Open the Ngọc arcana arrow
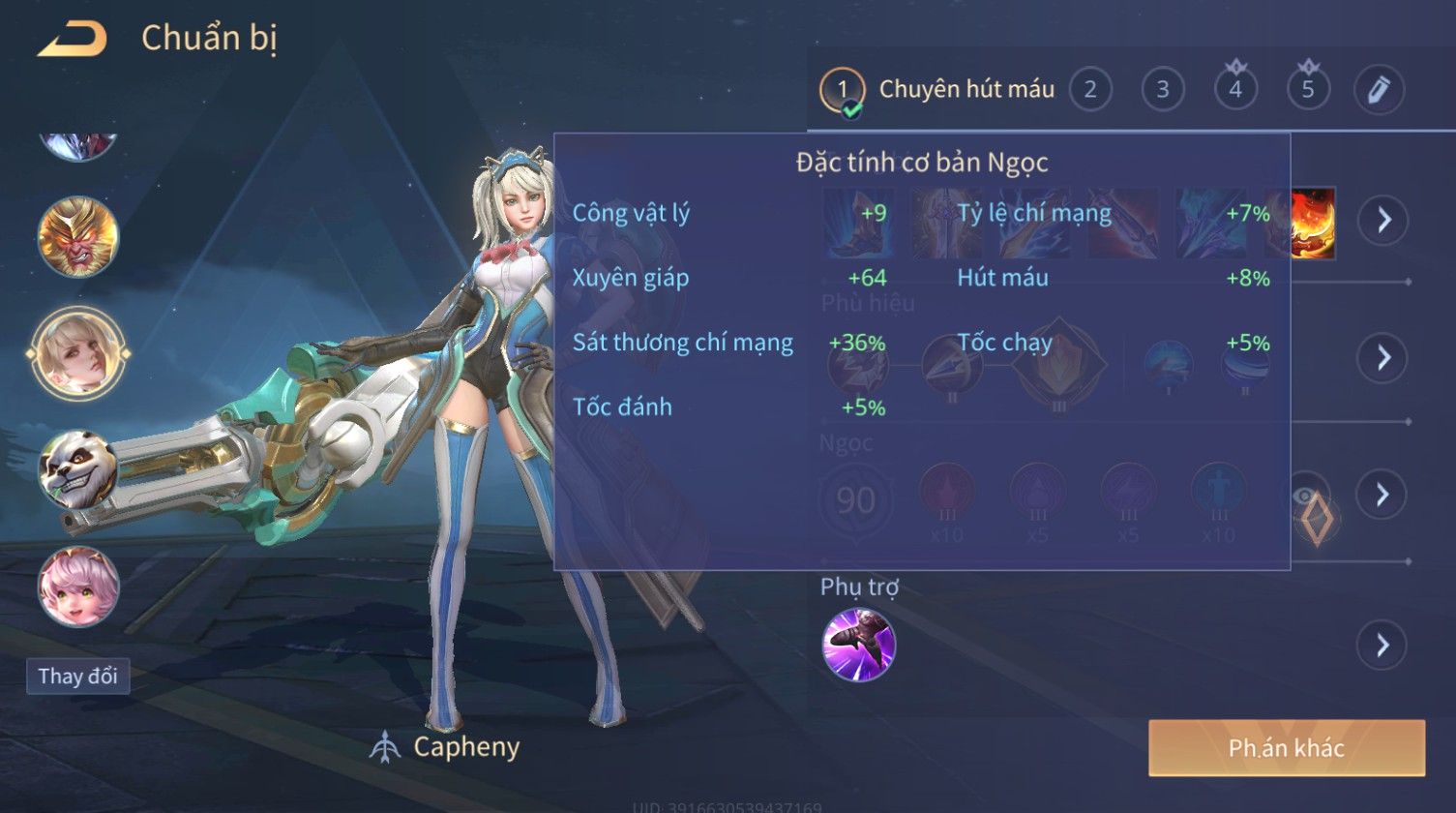 tap(1382, 495)
